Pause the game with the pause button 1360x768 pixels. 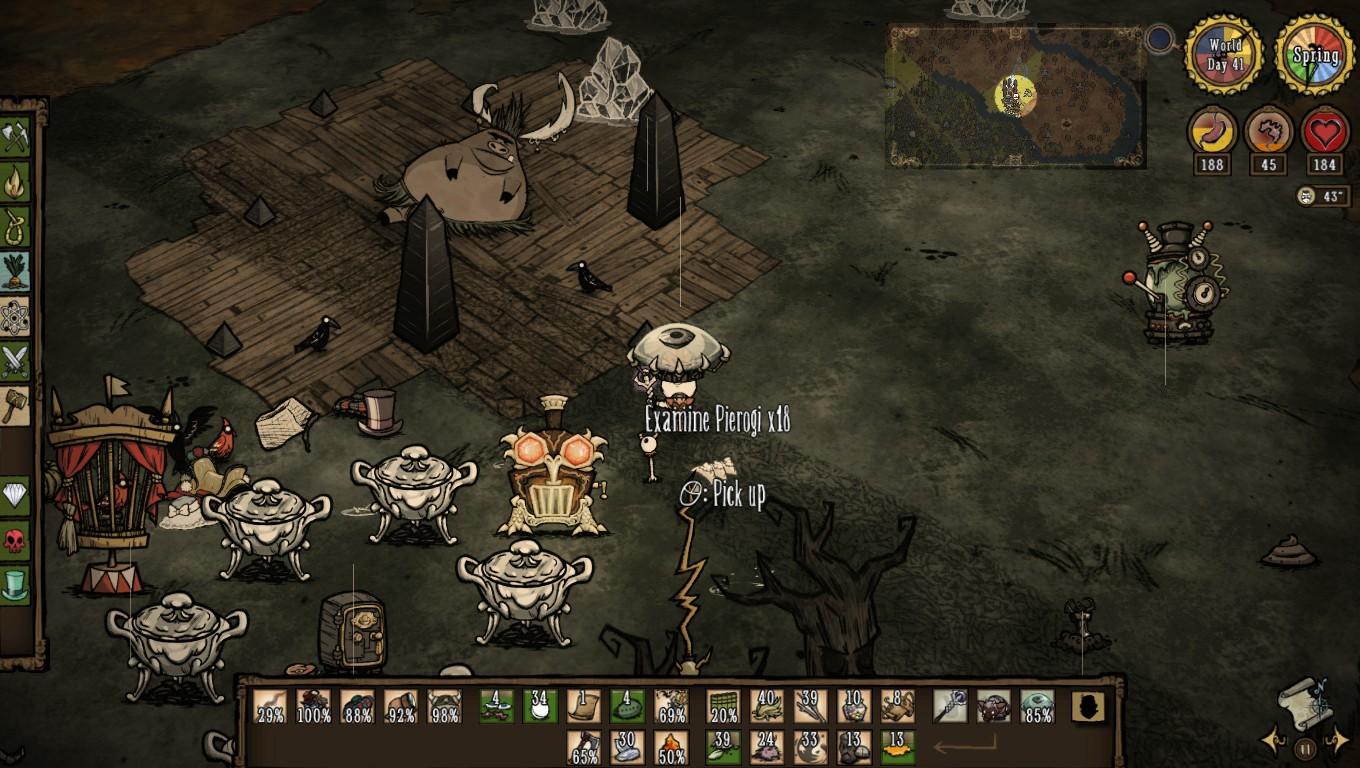(x=1305, y=747)
